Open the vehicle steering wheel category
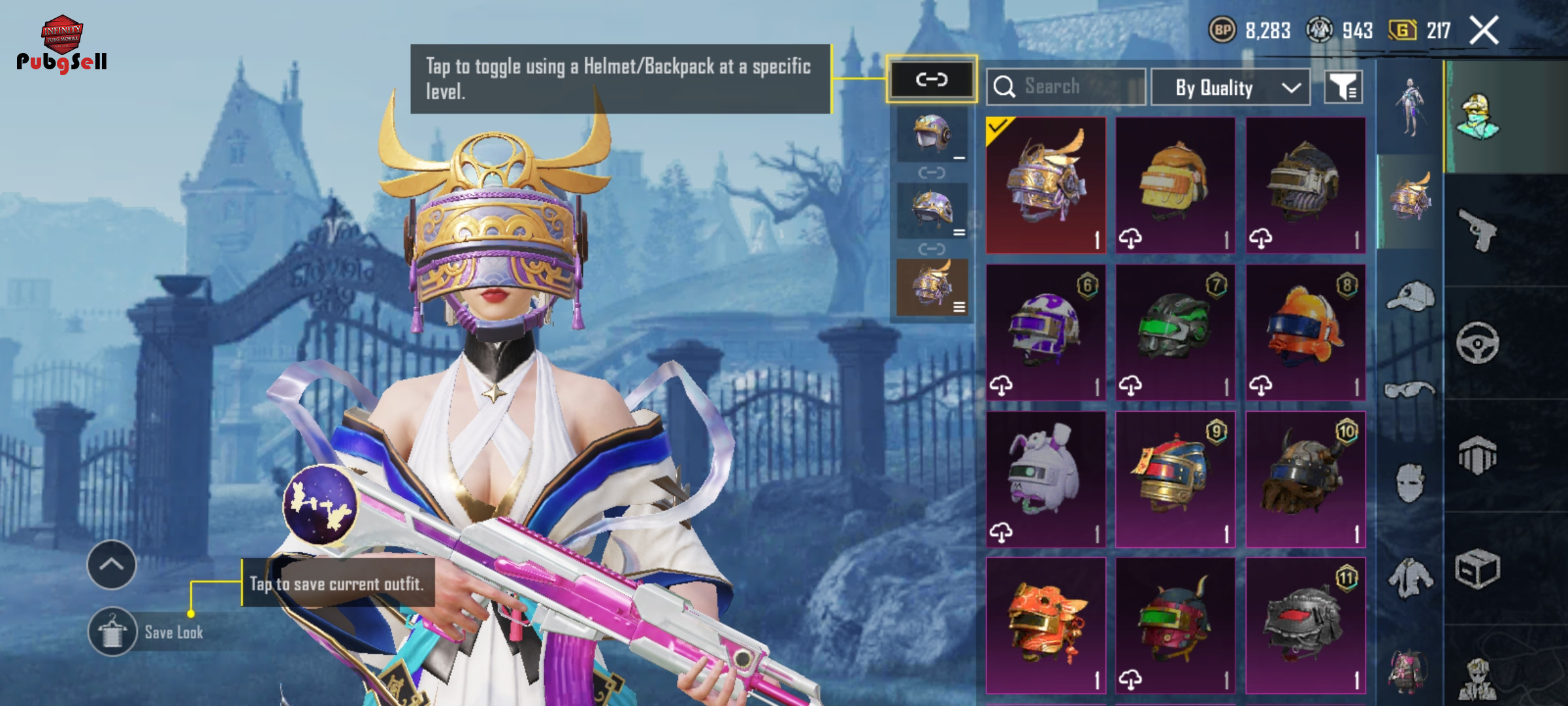 click(1477, 343)
